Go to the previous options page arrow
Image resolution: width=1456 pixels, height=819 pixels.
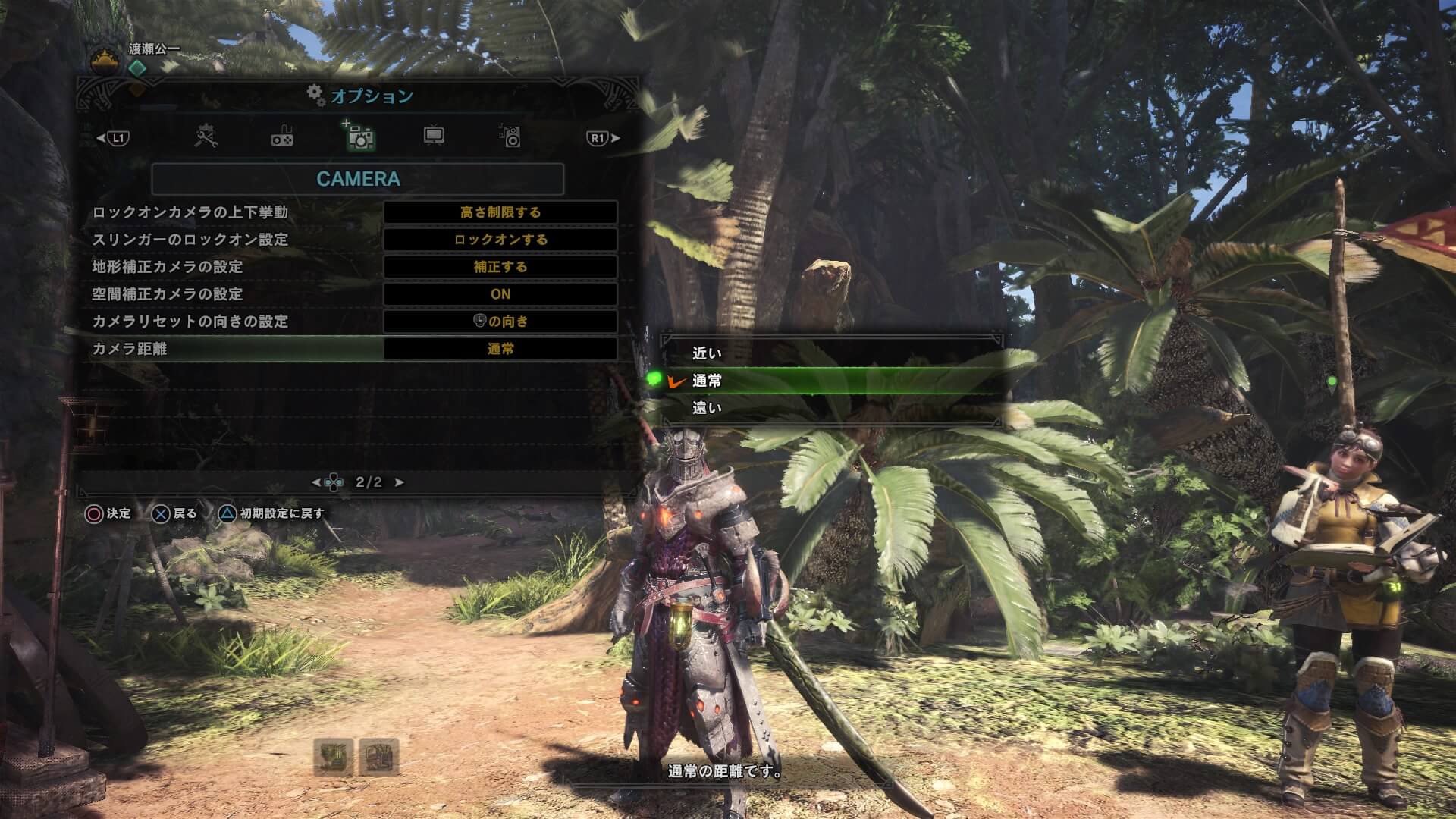[316, 482]
